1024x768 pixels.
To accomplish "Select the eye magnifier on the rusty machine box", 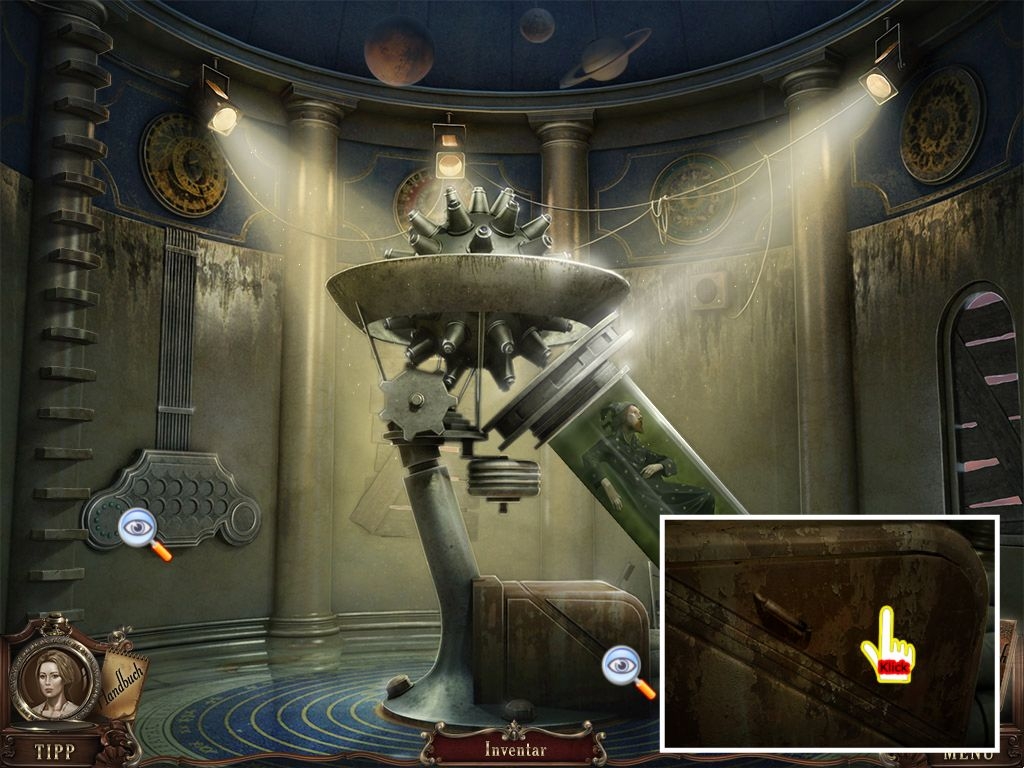I will point(626,668).
